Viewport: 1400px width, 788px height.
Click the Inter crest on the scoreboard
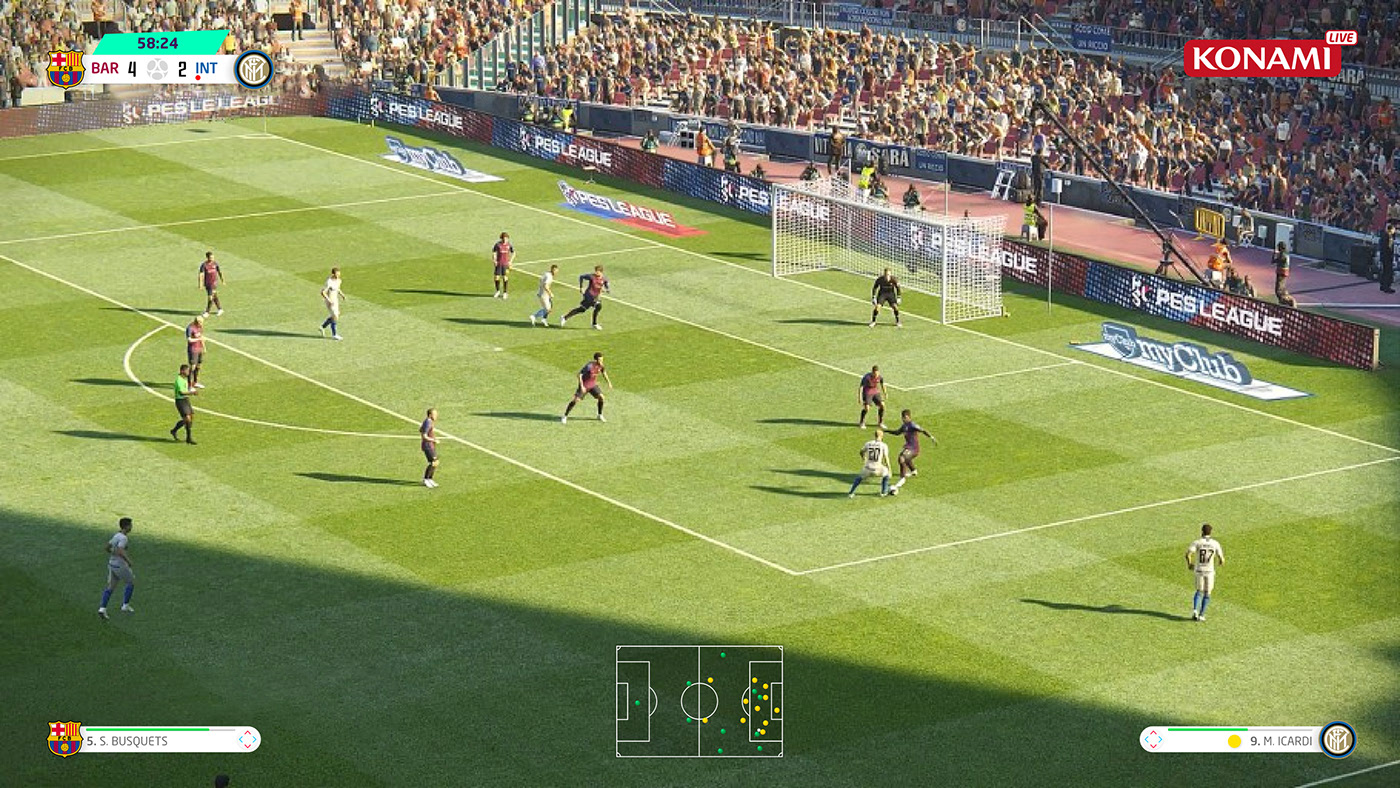(x=254, y=69)
